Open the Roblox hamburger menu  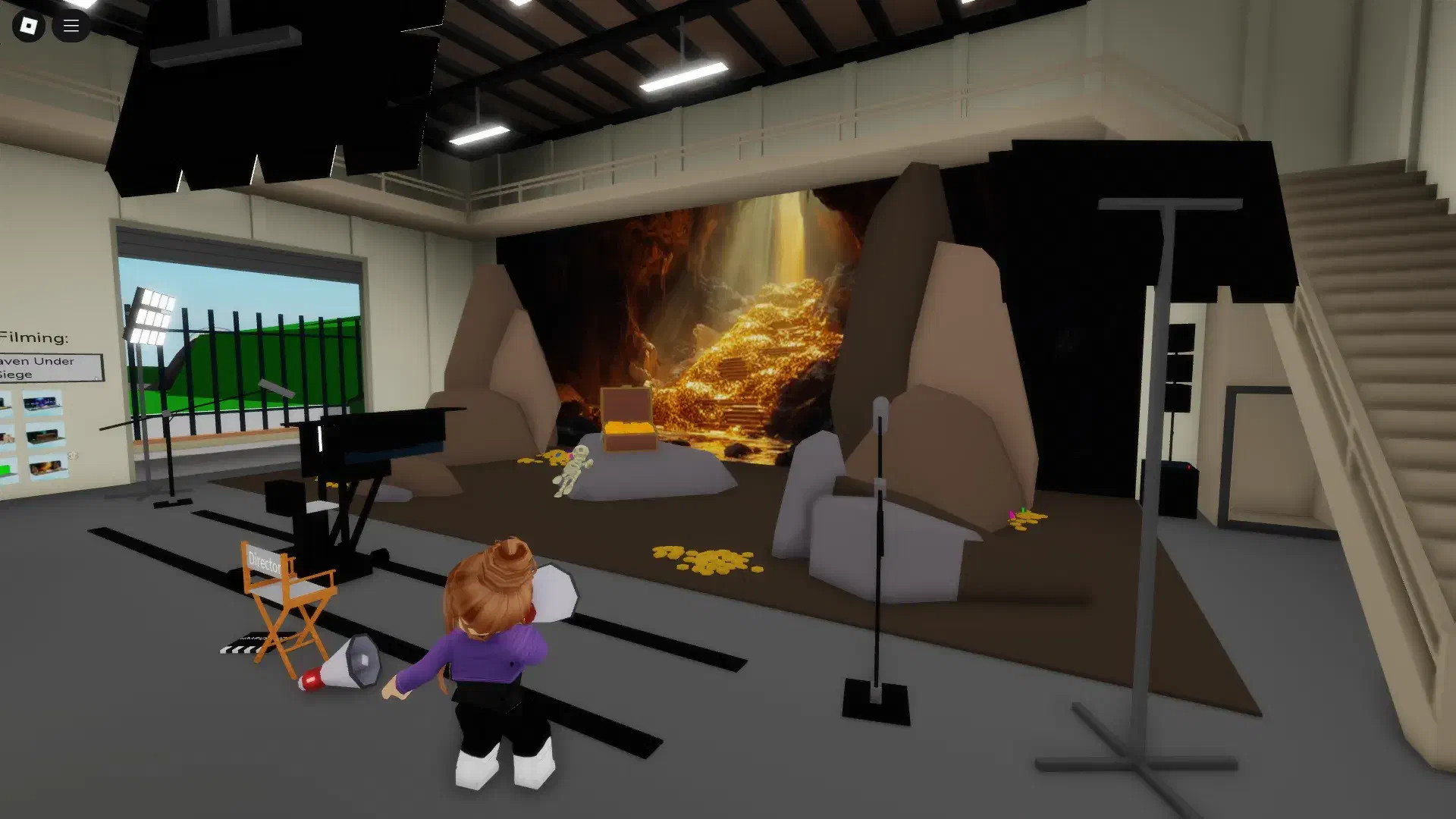(71, 26)
